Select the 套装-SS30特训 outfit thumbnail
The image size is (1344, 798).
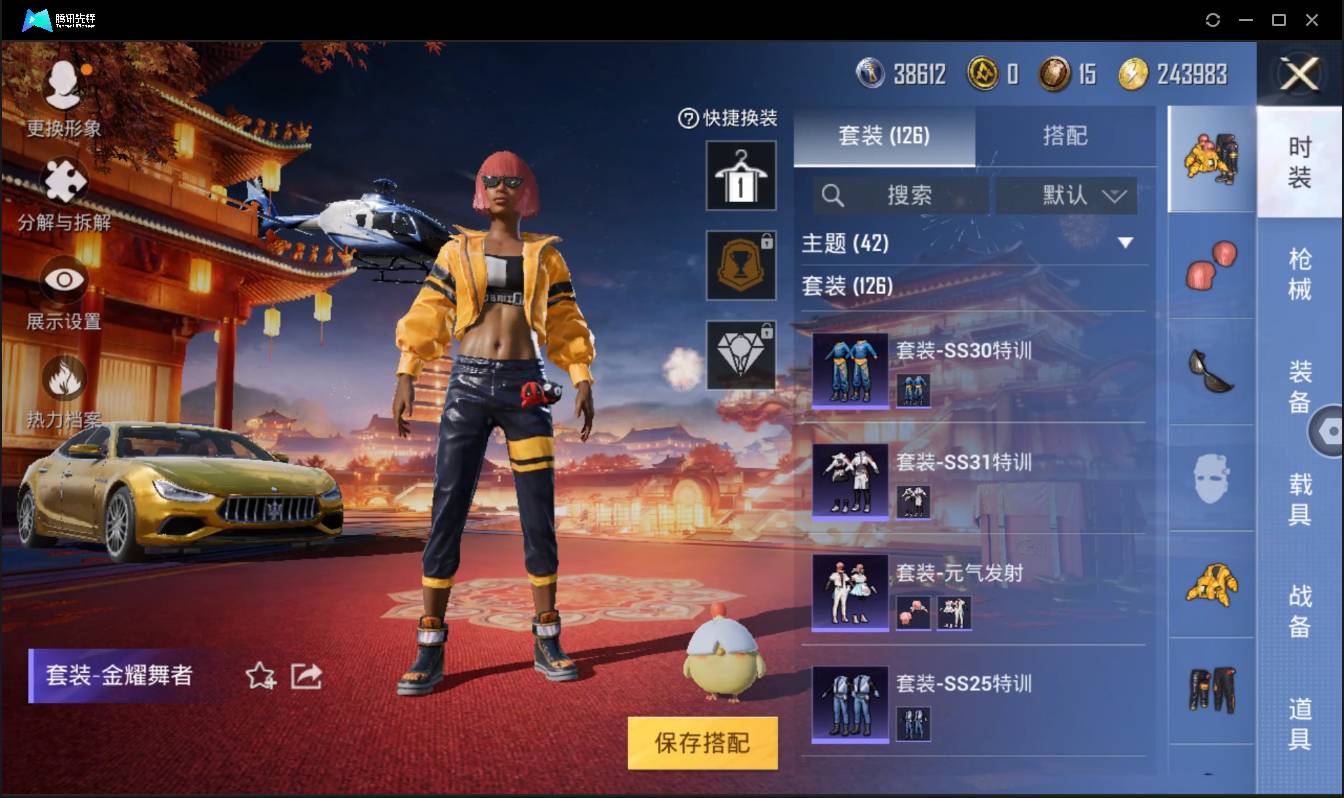pos(849,370)
